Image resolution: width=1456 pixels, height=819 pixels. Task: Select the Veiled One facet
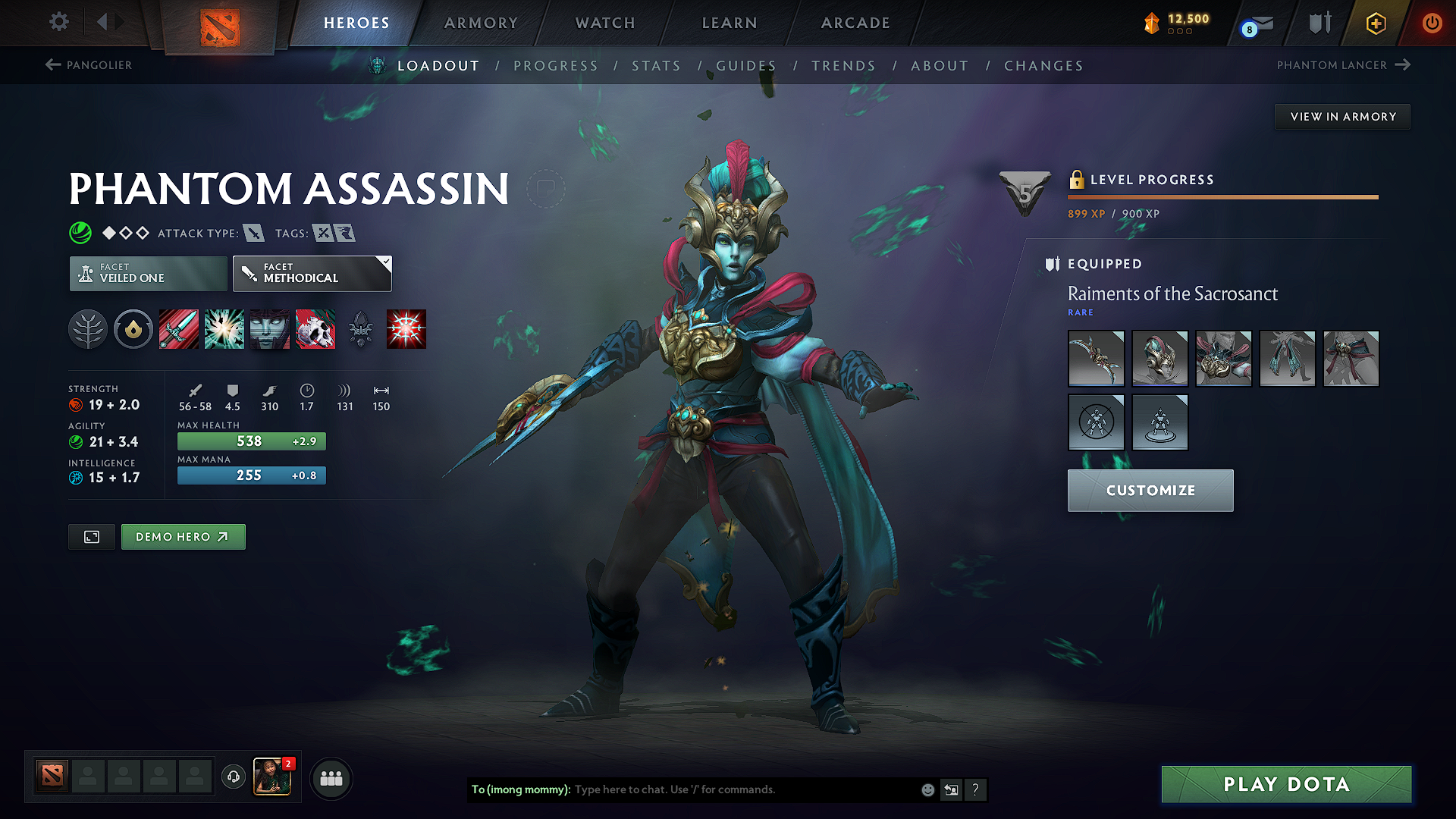pyautogui.click(x=149, y=274)
